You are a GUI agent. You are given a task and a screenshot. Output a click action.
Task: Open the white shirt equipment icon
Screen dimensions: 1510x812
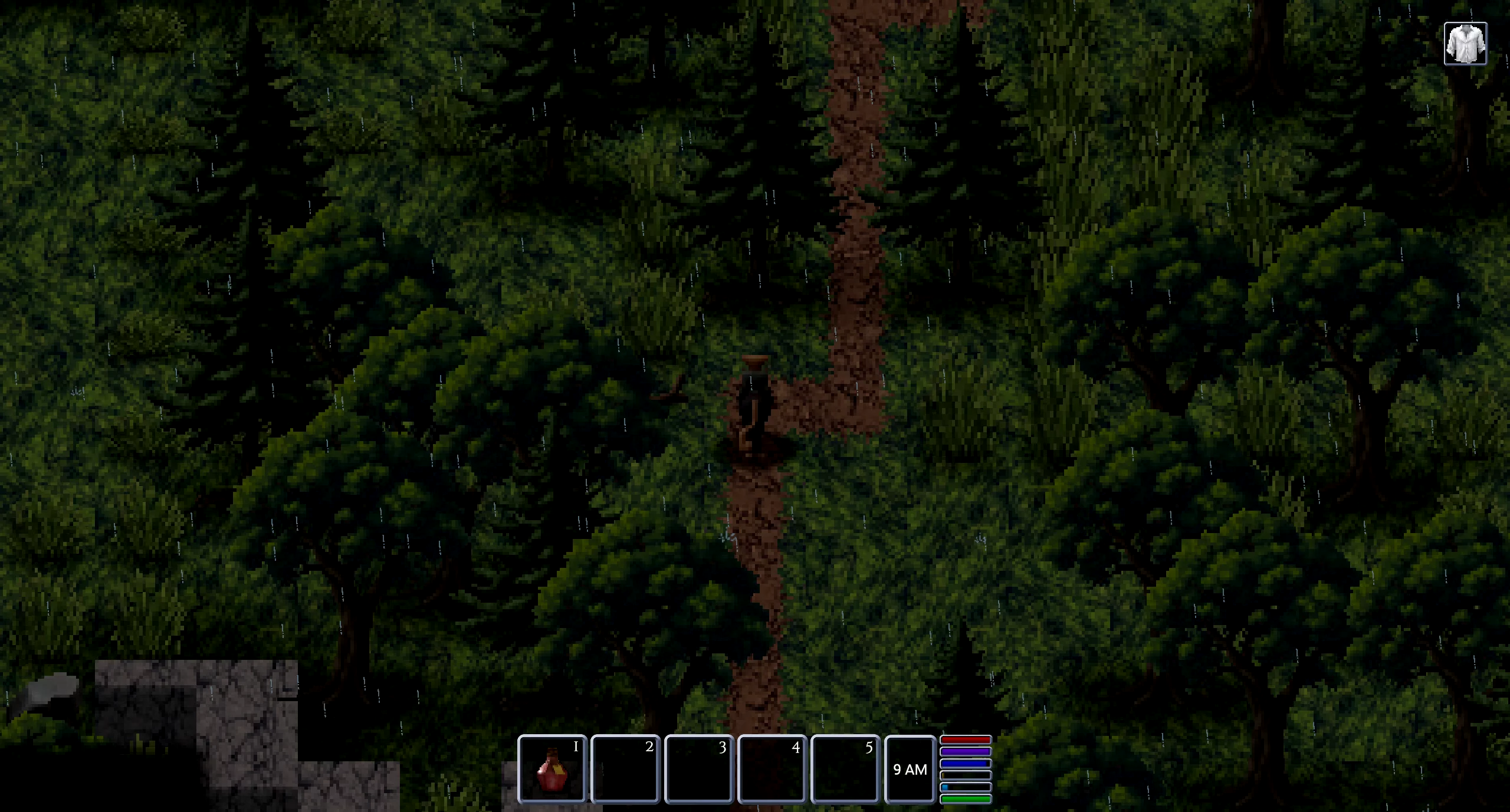[1465, 44]
